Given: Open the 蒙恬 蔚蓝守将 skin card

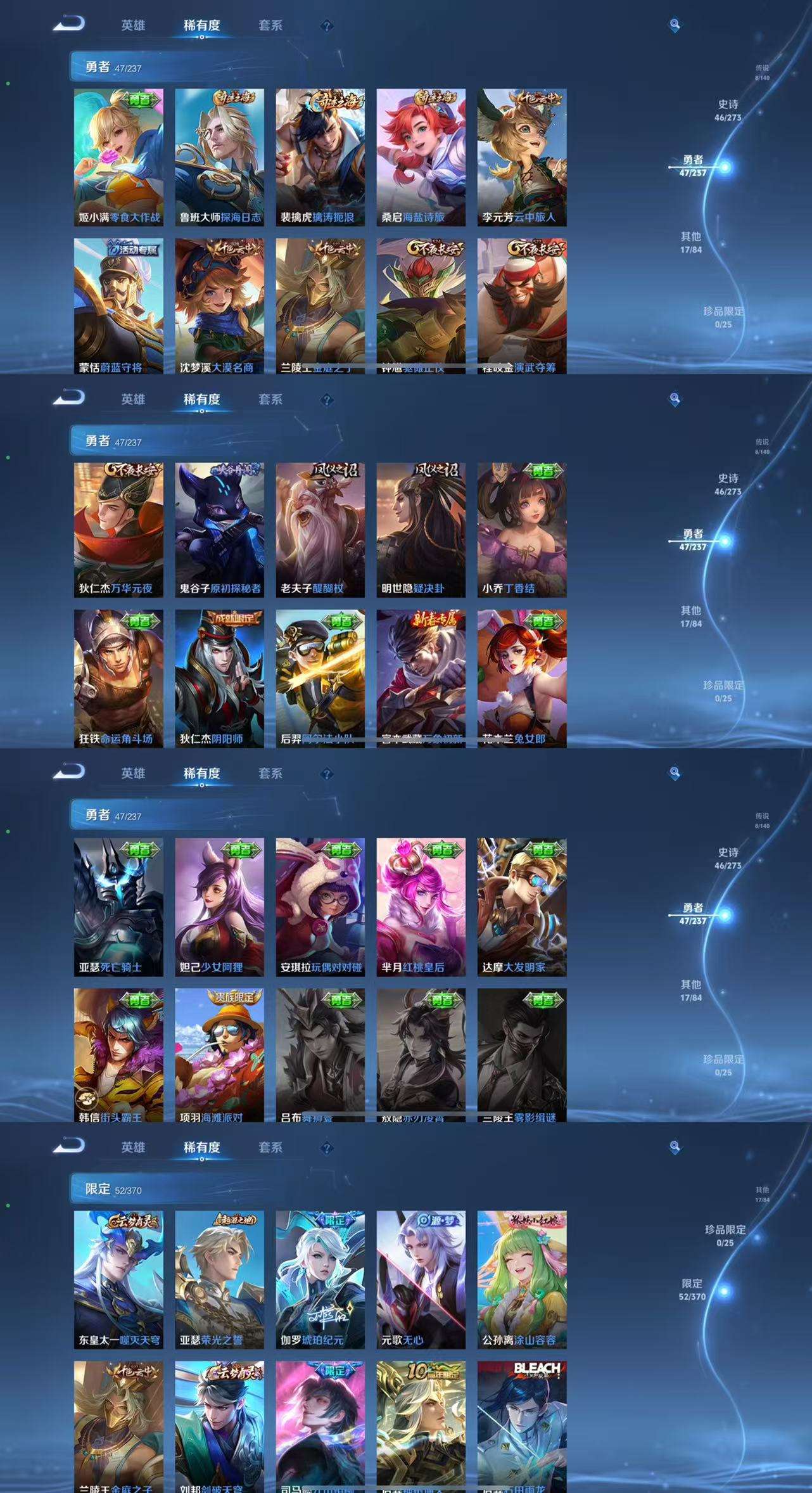Looking at the screenshot, I should 118,306.
